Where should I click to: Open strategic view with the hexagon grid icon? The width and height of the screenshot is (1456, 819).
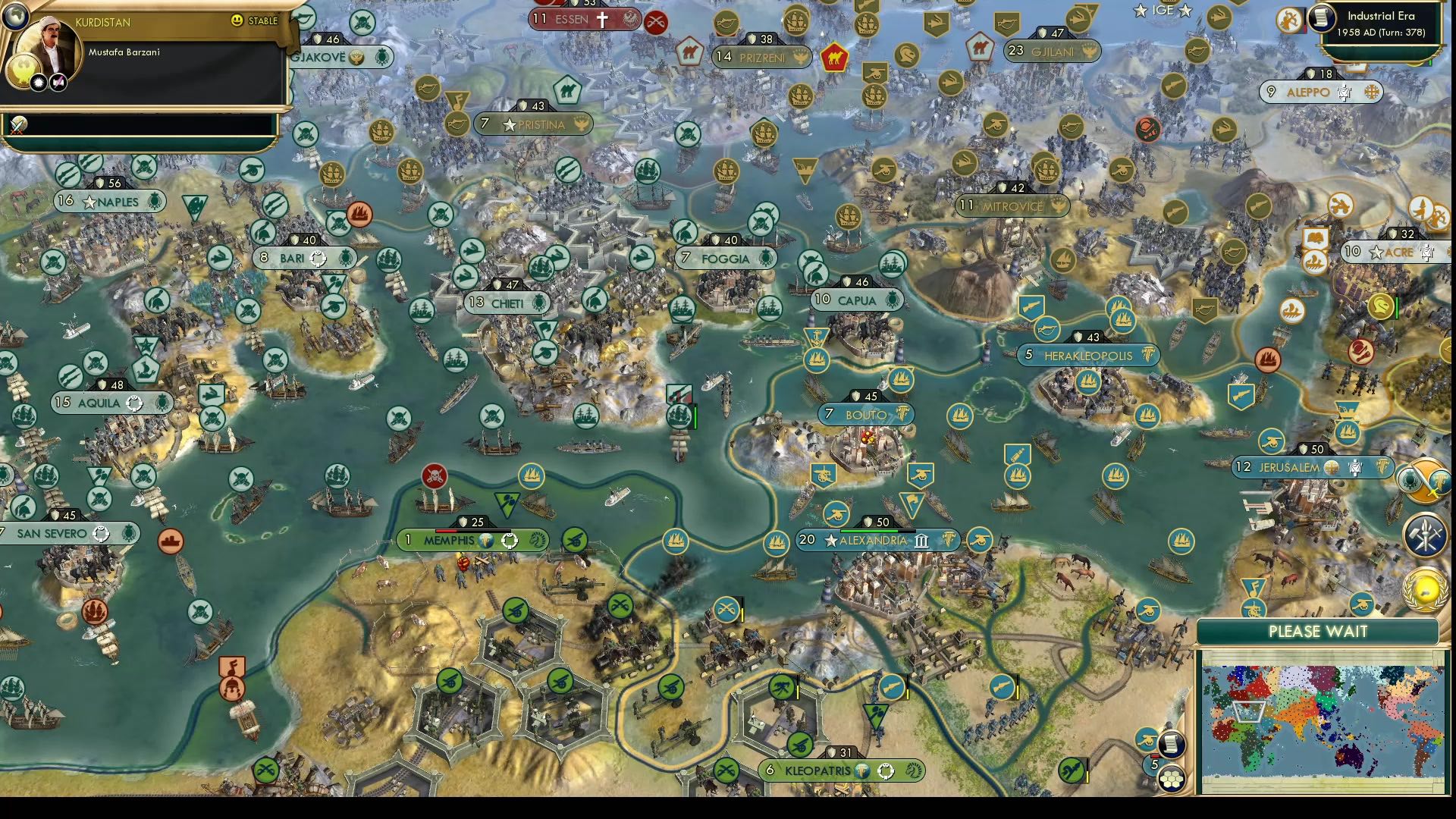pos(1172,779)
